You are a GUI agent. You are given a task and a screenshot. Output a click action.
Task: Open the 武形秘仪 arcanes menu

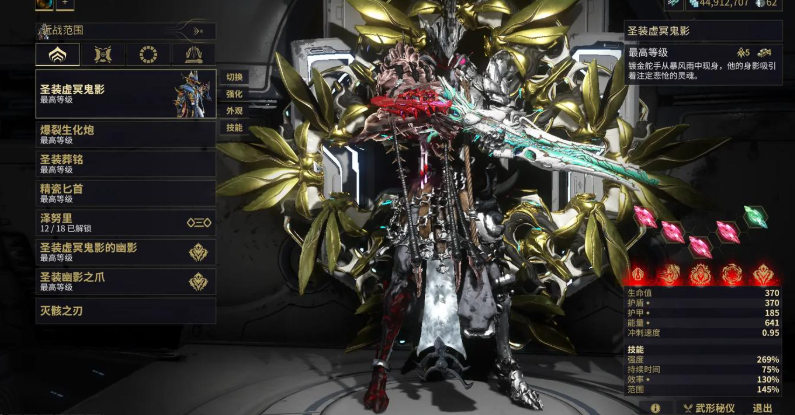pos(708,408)
